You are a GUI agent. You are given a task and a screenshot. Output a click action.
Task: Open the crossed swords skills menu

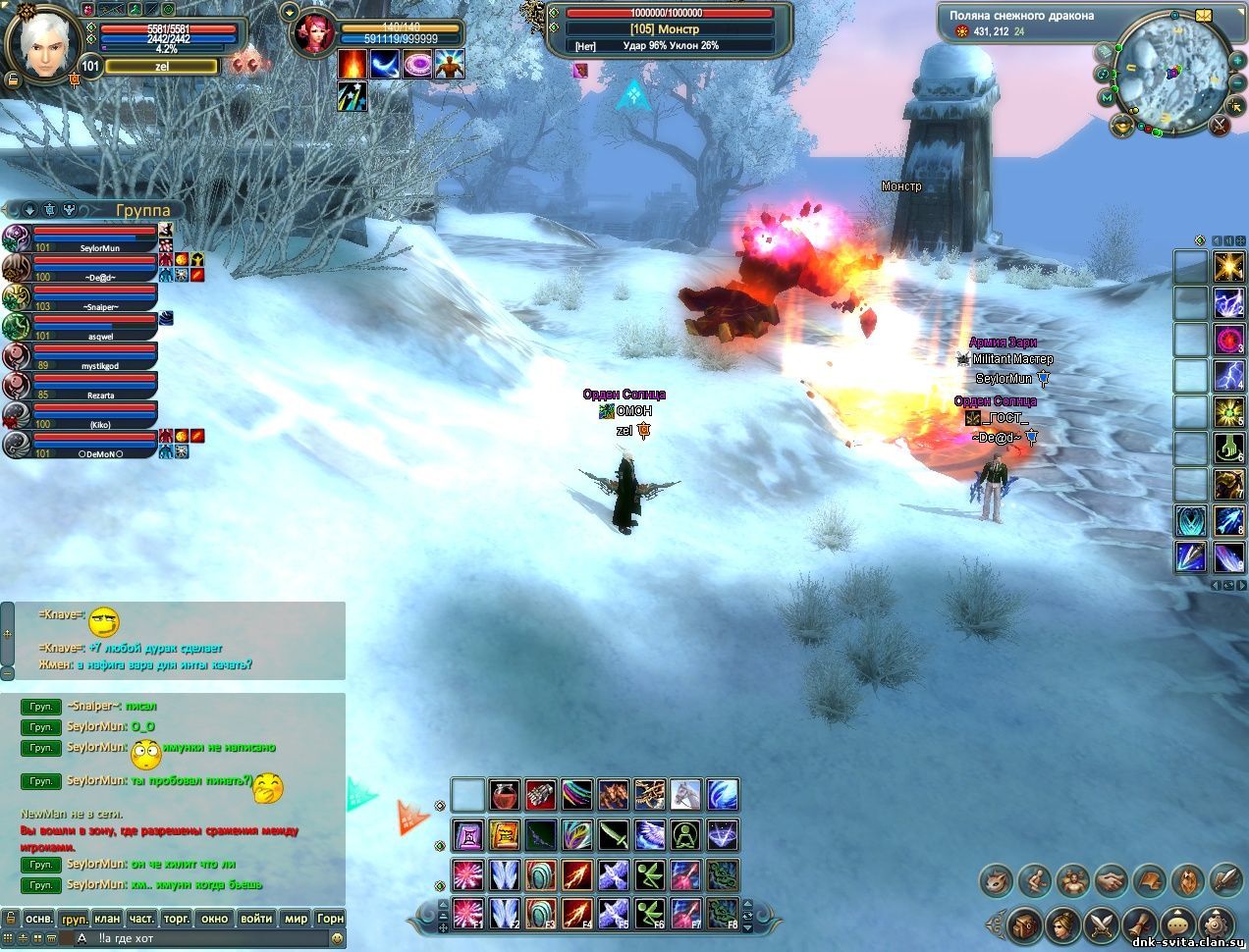1100,924
